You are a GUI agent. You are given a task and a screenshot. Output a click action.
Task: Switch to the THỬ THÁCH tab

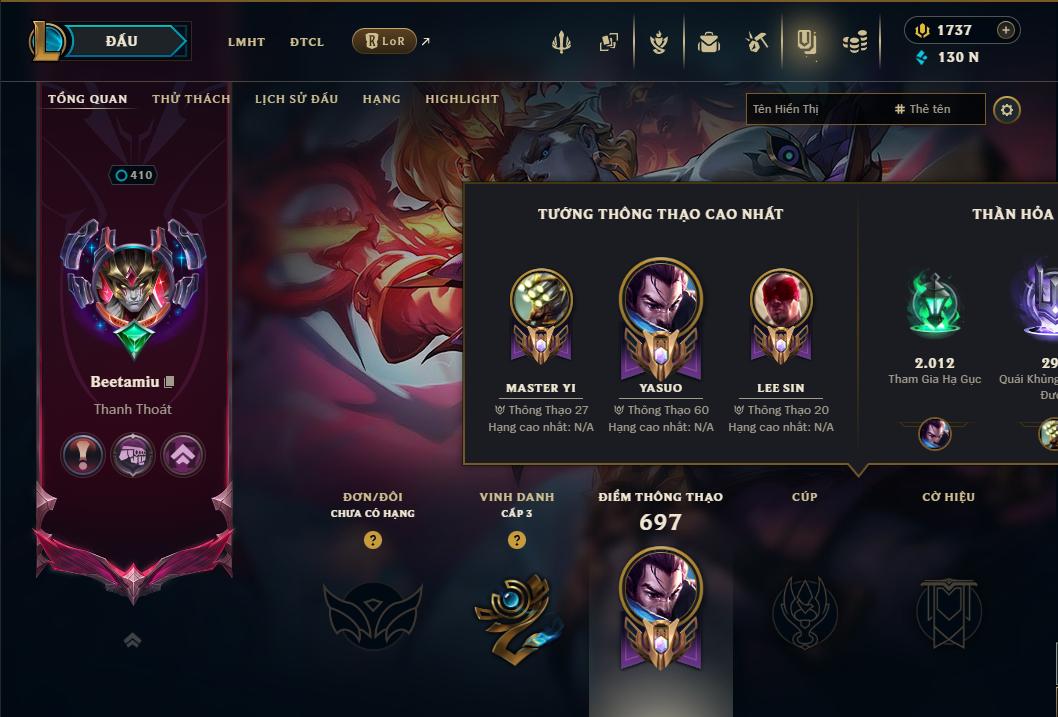click(191, 99)
